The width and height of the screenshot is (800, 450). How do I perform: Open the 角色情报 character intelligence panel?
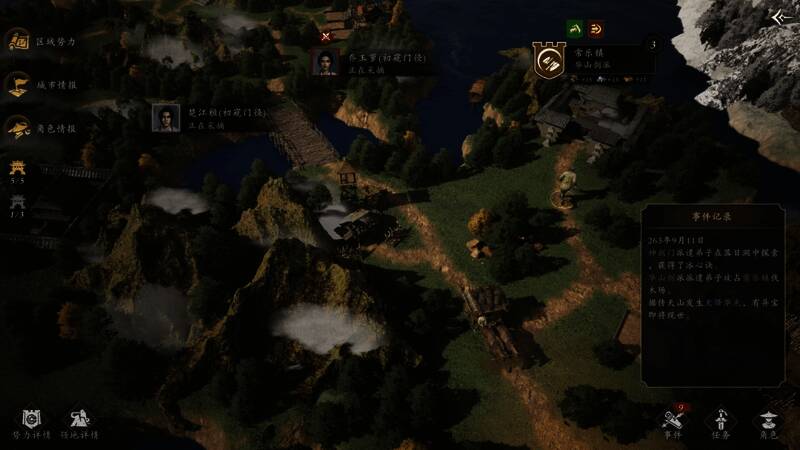coord(18,128)
